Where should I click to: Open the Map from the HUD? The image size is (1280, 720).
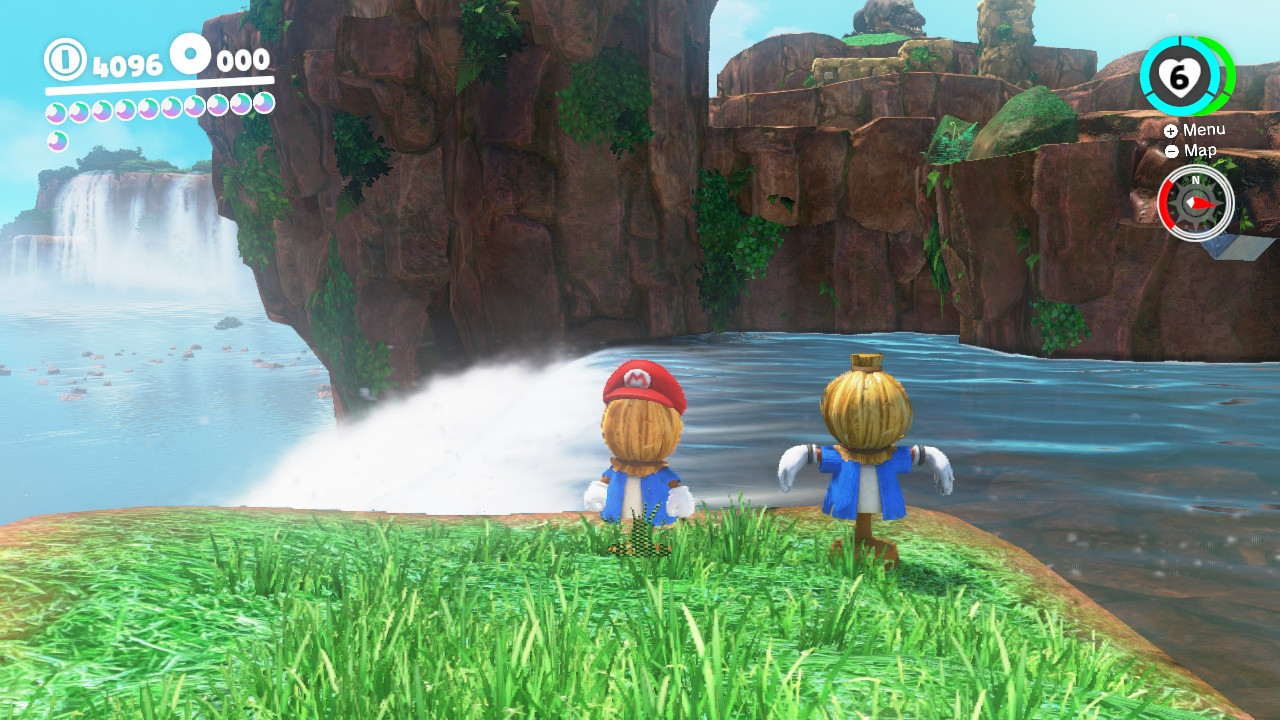[x=1199, y=151]
